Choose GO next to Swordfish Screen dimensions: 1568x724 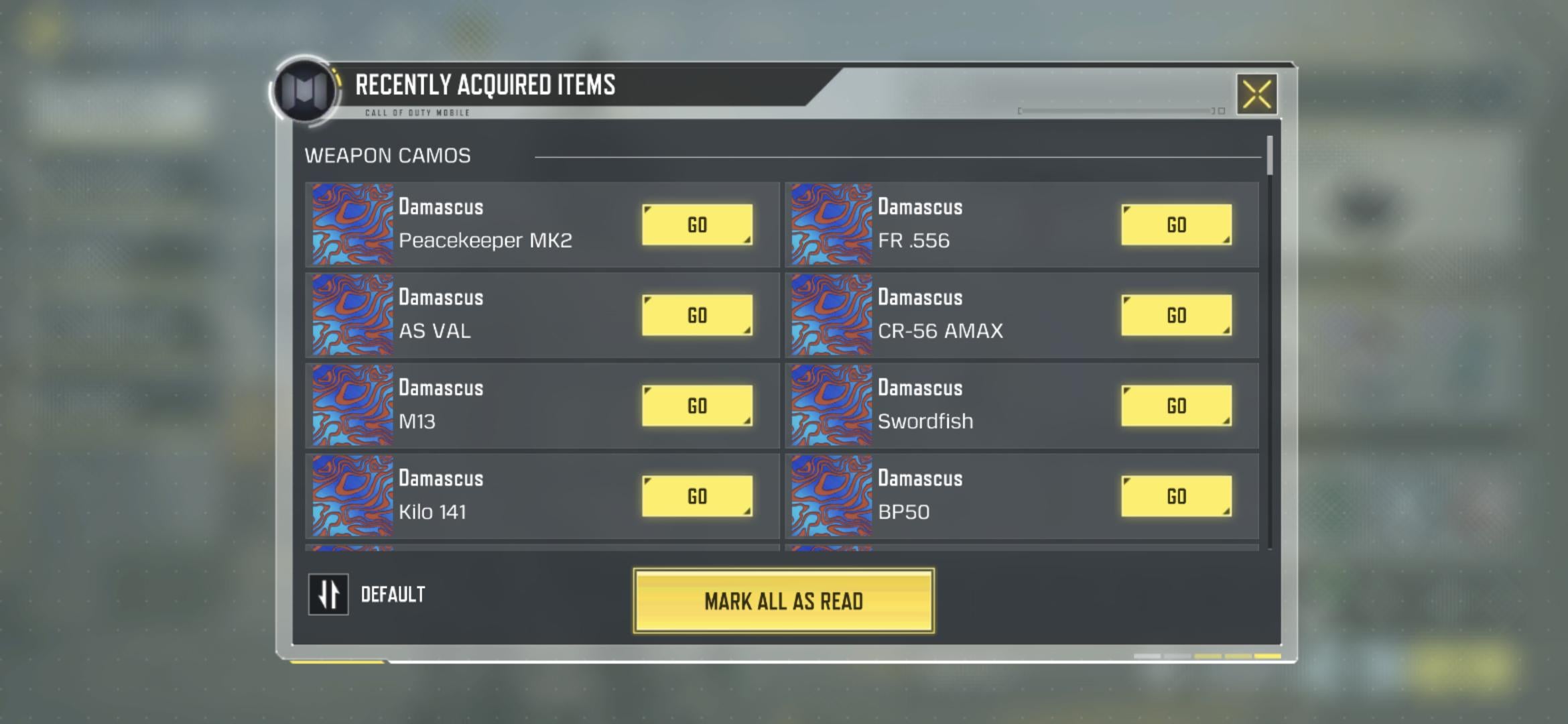[x=1176, y=406]
